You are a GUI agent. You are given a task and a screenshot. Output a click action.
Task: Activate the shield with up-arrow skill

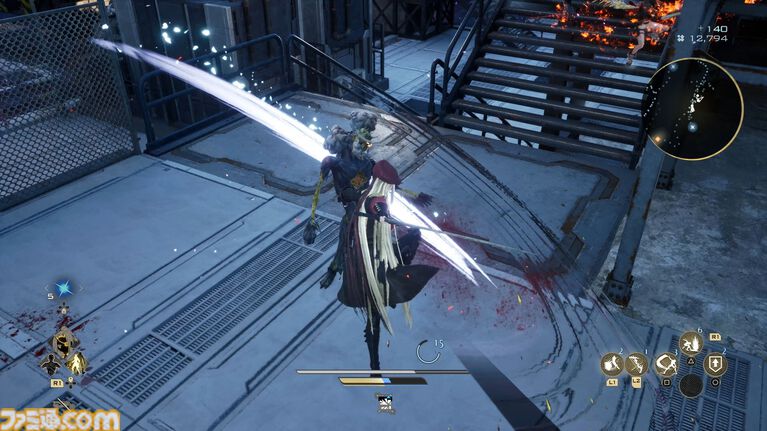[x=715, y=365]
